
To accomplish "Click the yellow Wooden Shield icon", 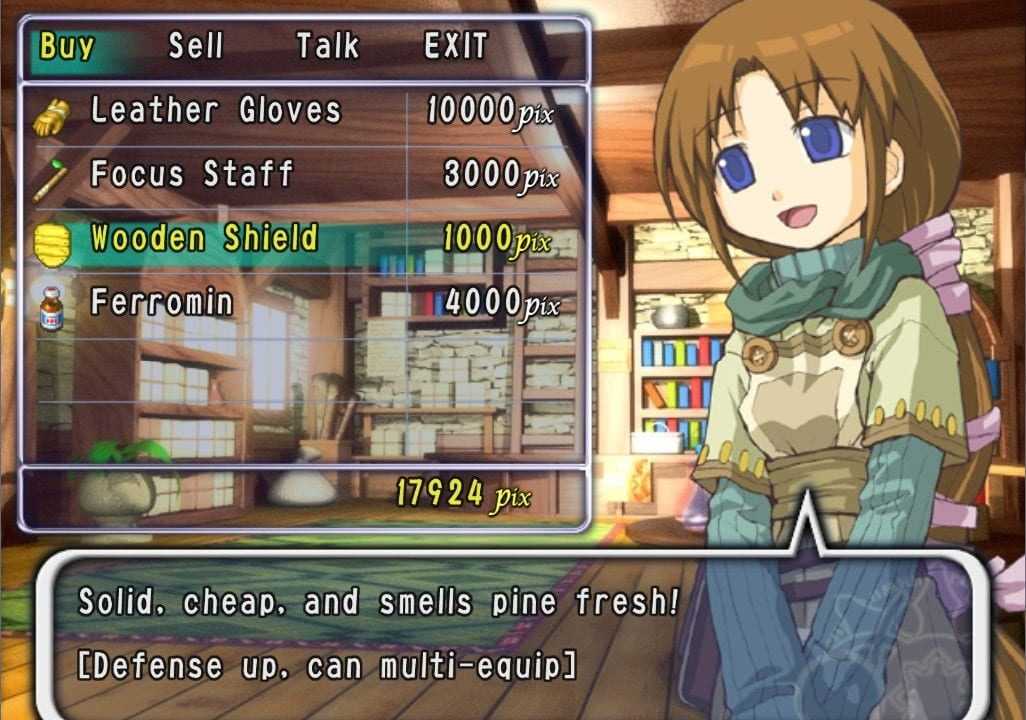I will 51,242.
